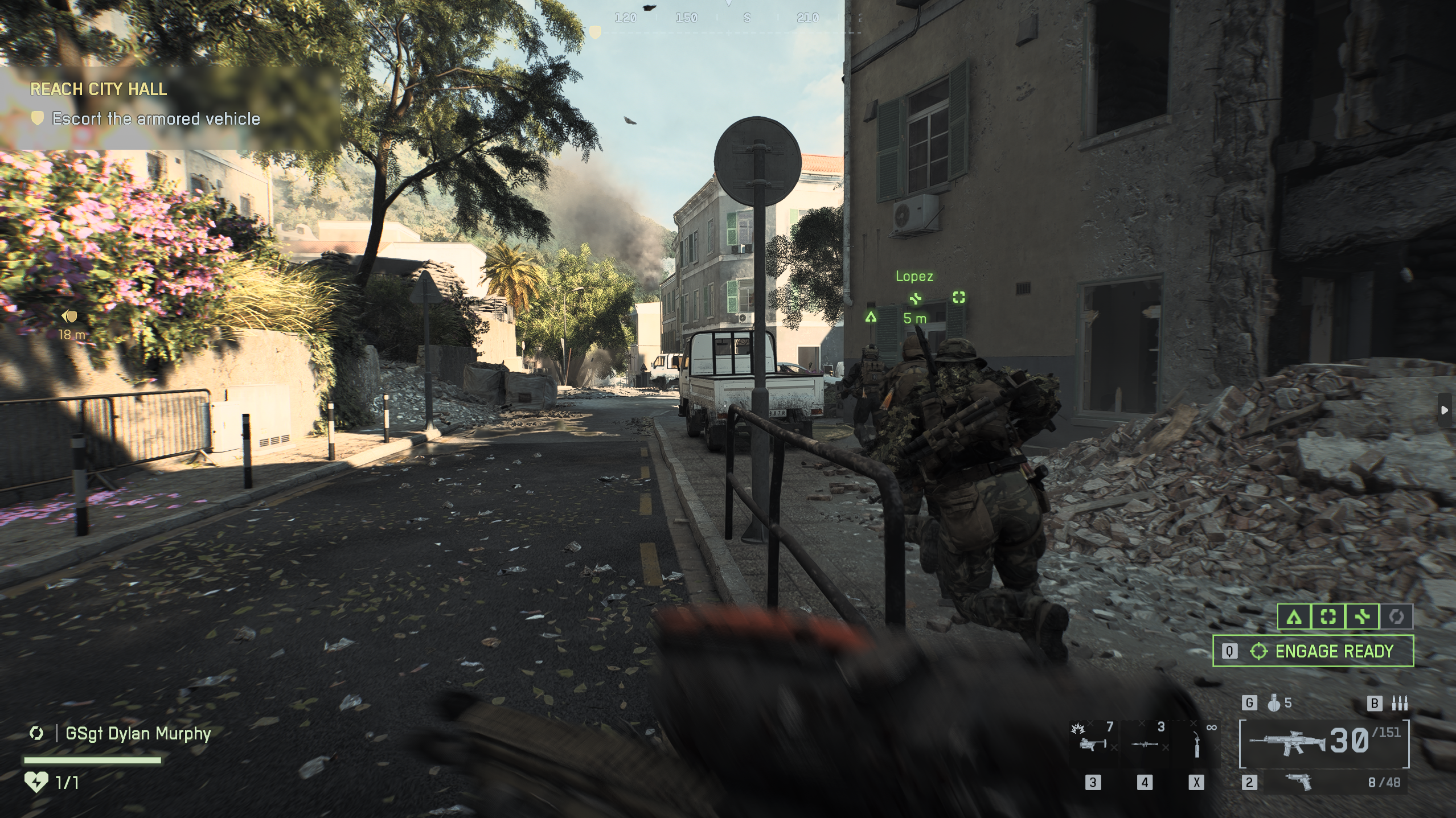Screen dimensions: 1456x818
Task: Click the grenade icon with count 5
Action: pos(1274,704)
